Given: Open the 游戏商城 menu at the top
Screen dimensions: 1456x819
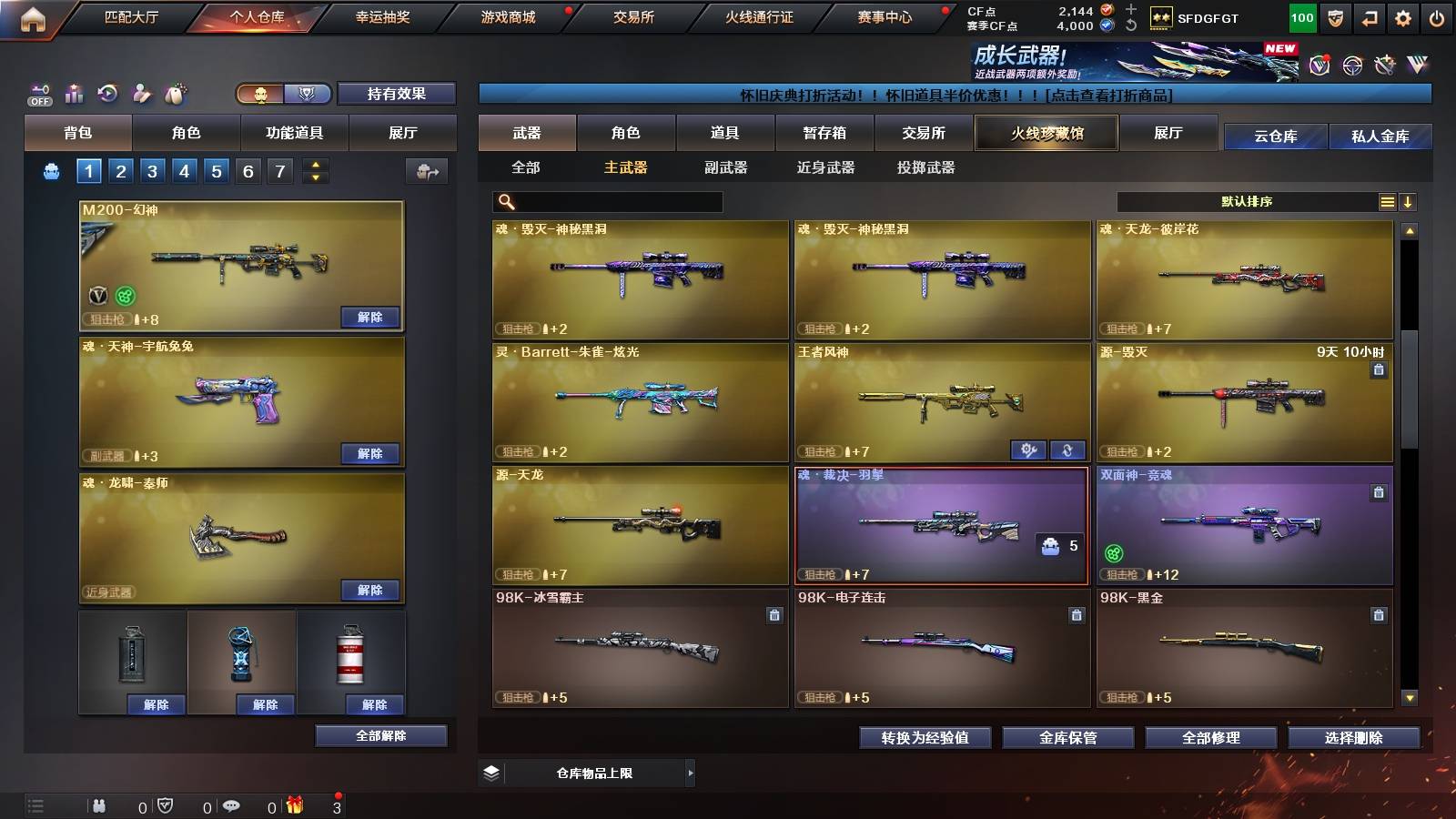Looking at the screenshot, I should [506, 15].
